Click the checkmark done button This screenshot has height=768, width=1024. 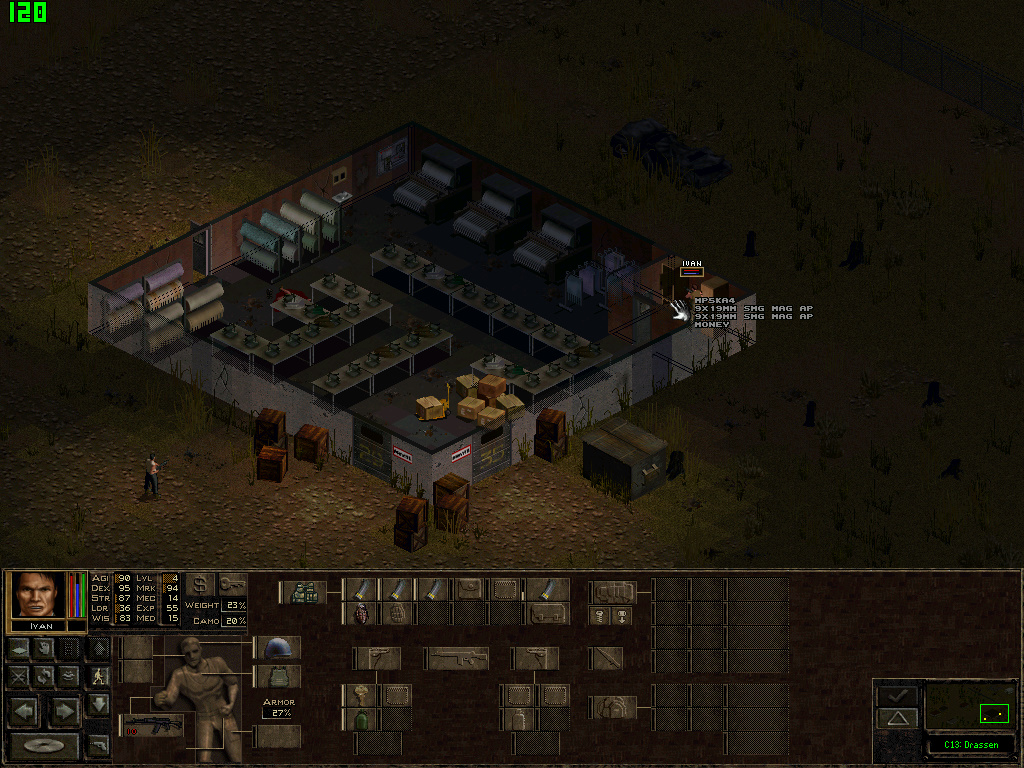(897, 694)
